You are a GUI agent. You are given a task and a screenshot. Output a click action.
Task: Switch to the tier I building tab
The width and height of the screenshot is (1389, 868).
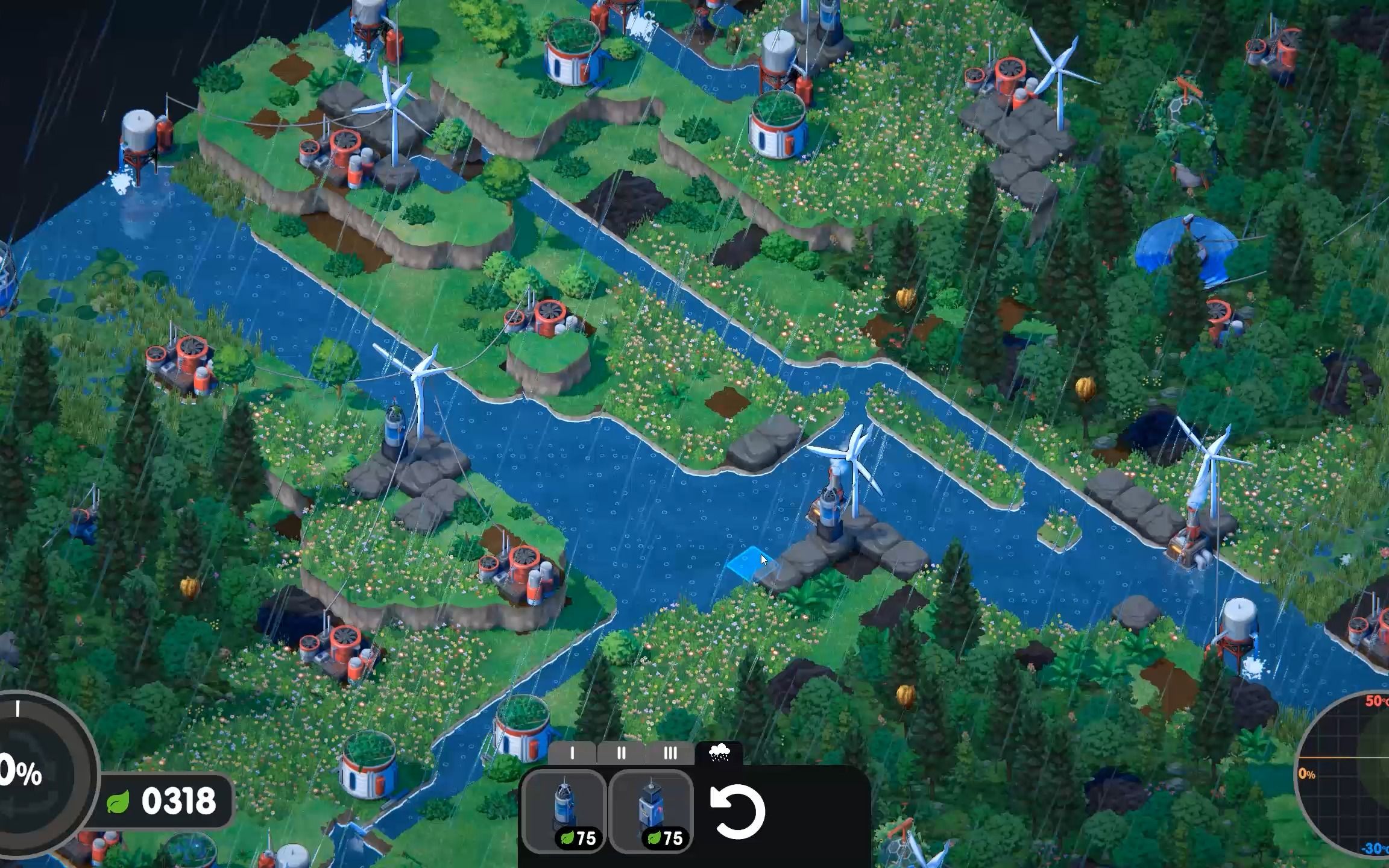click(572, 753)
